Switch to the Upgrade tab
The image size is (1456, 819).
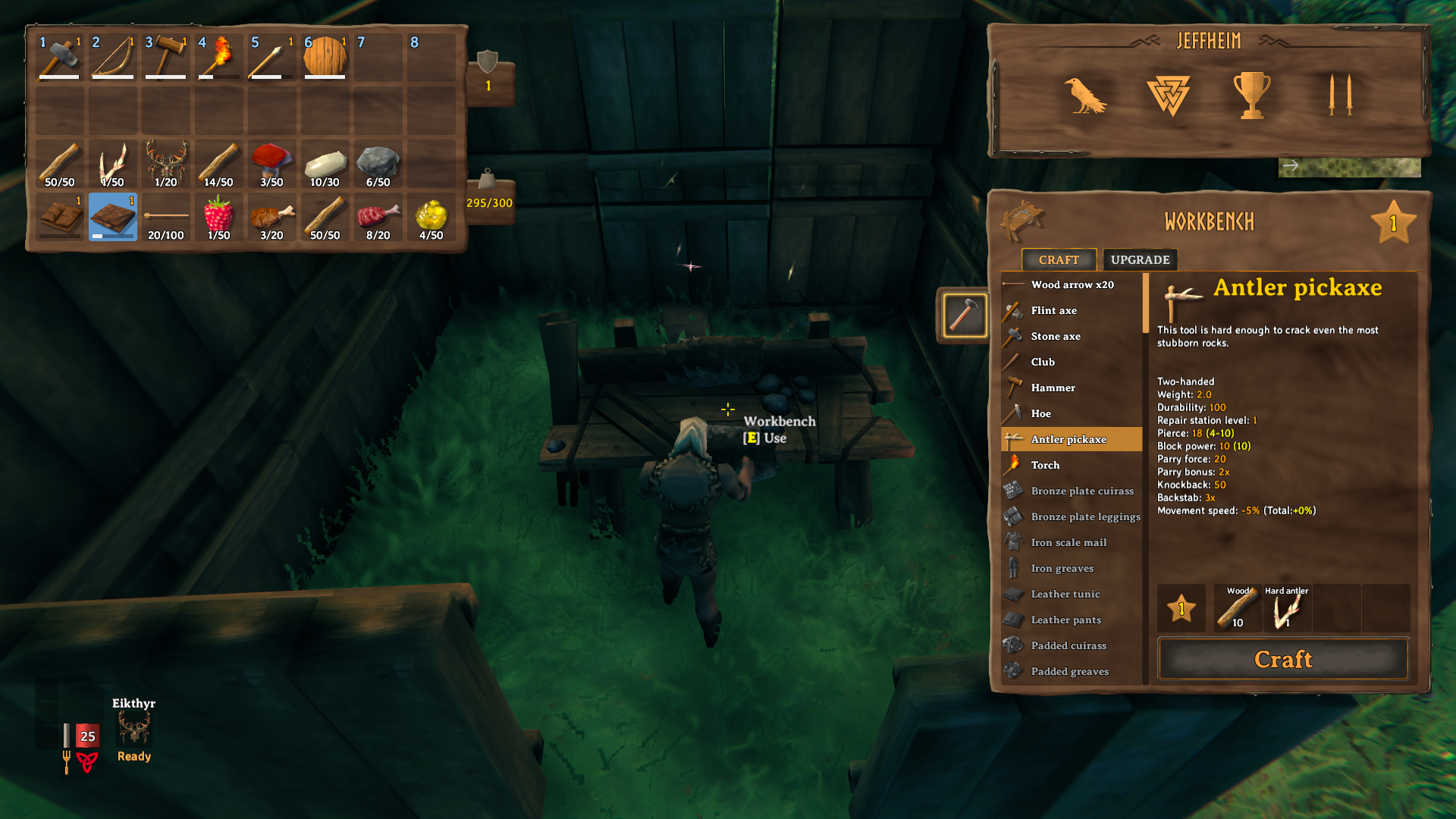point(1140,259)
